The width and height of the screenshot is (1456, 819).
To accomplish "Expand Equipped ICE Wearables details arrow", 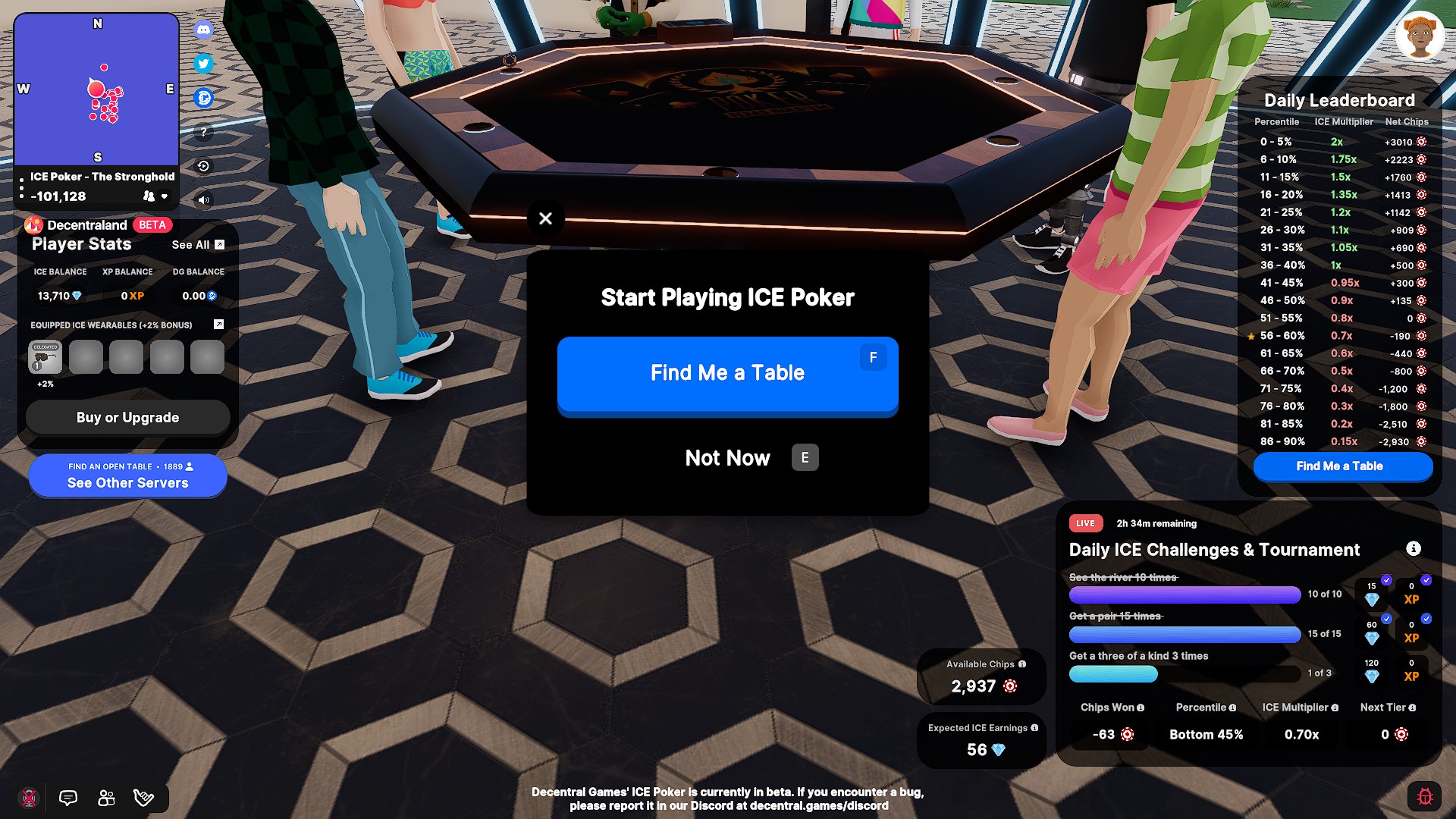I will tap(218, 325).
